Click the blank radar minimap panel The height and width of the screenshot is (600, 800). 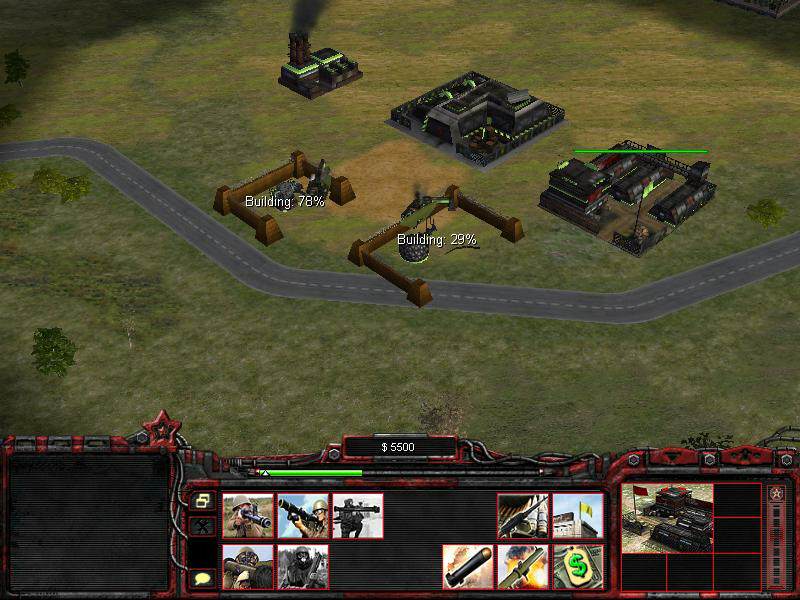tap(88, 522)
